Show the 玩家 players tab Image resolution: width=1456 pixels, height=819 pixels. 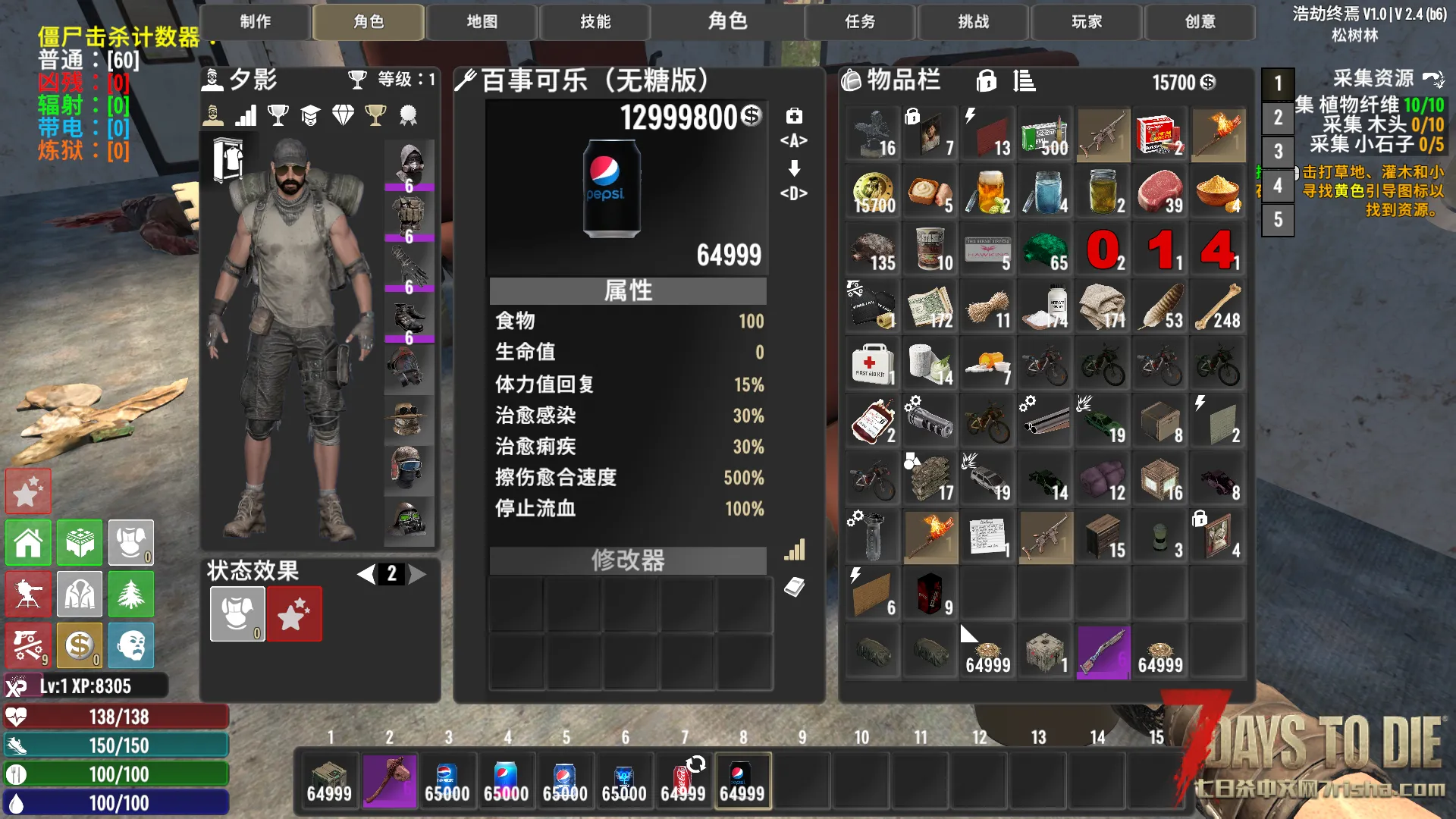click(x=1087, y=22)
